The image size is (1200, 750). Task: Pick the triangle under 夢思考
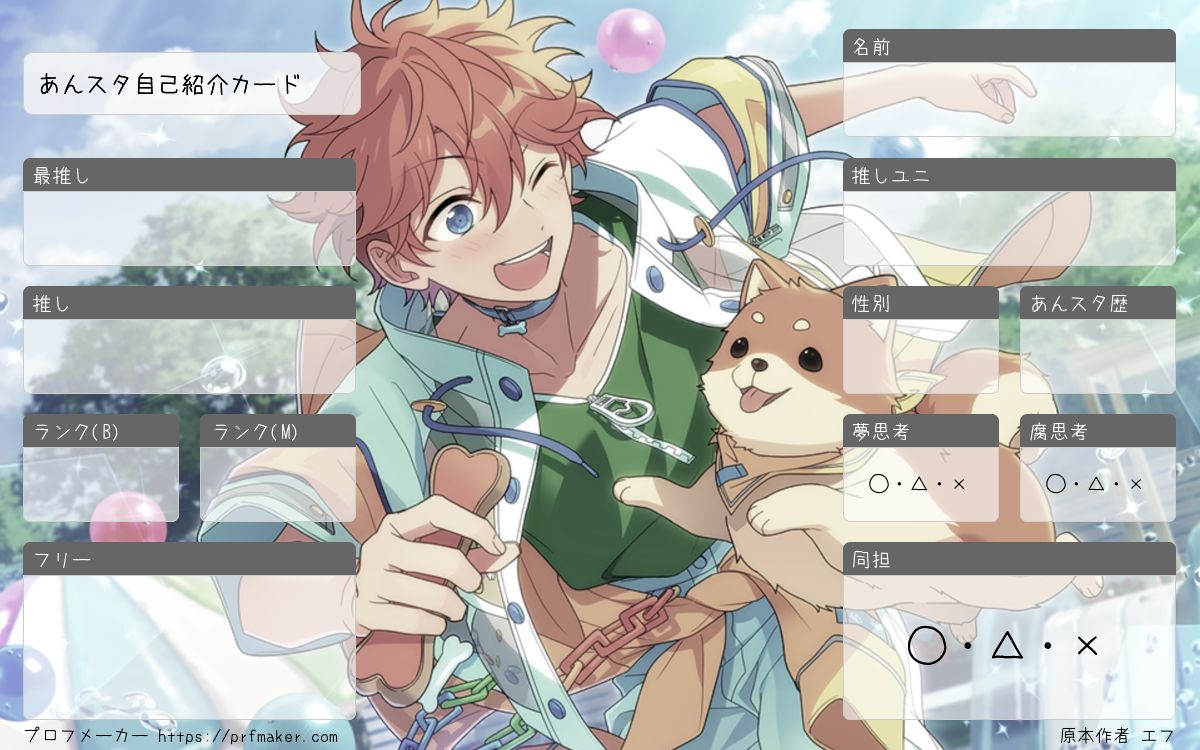tap(919, 484)
